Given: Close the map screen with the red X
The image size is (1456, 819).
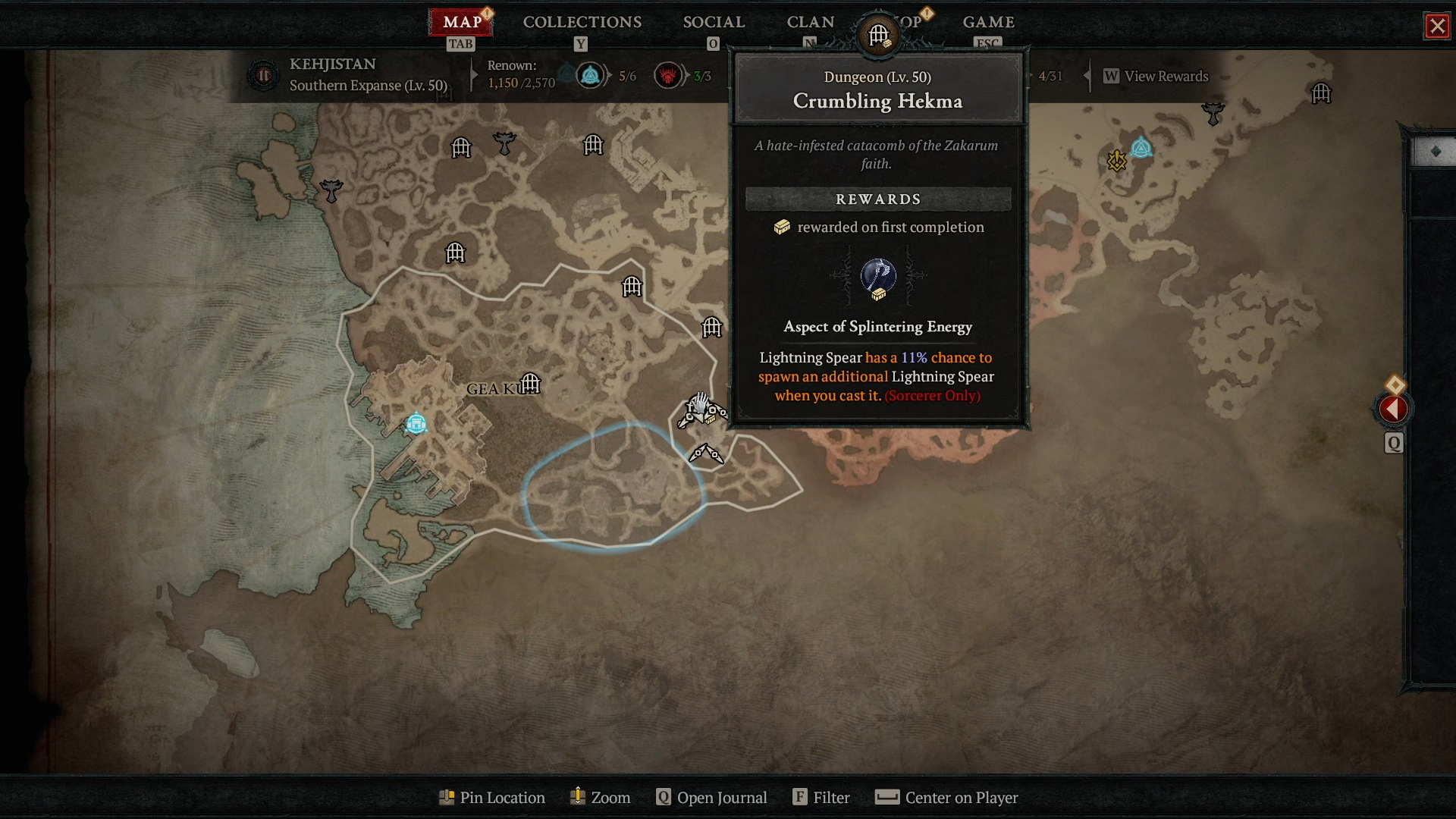Looking at the screenshot, I should [1437, 26].
